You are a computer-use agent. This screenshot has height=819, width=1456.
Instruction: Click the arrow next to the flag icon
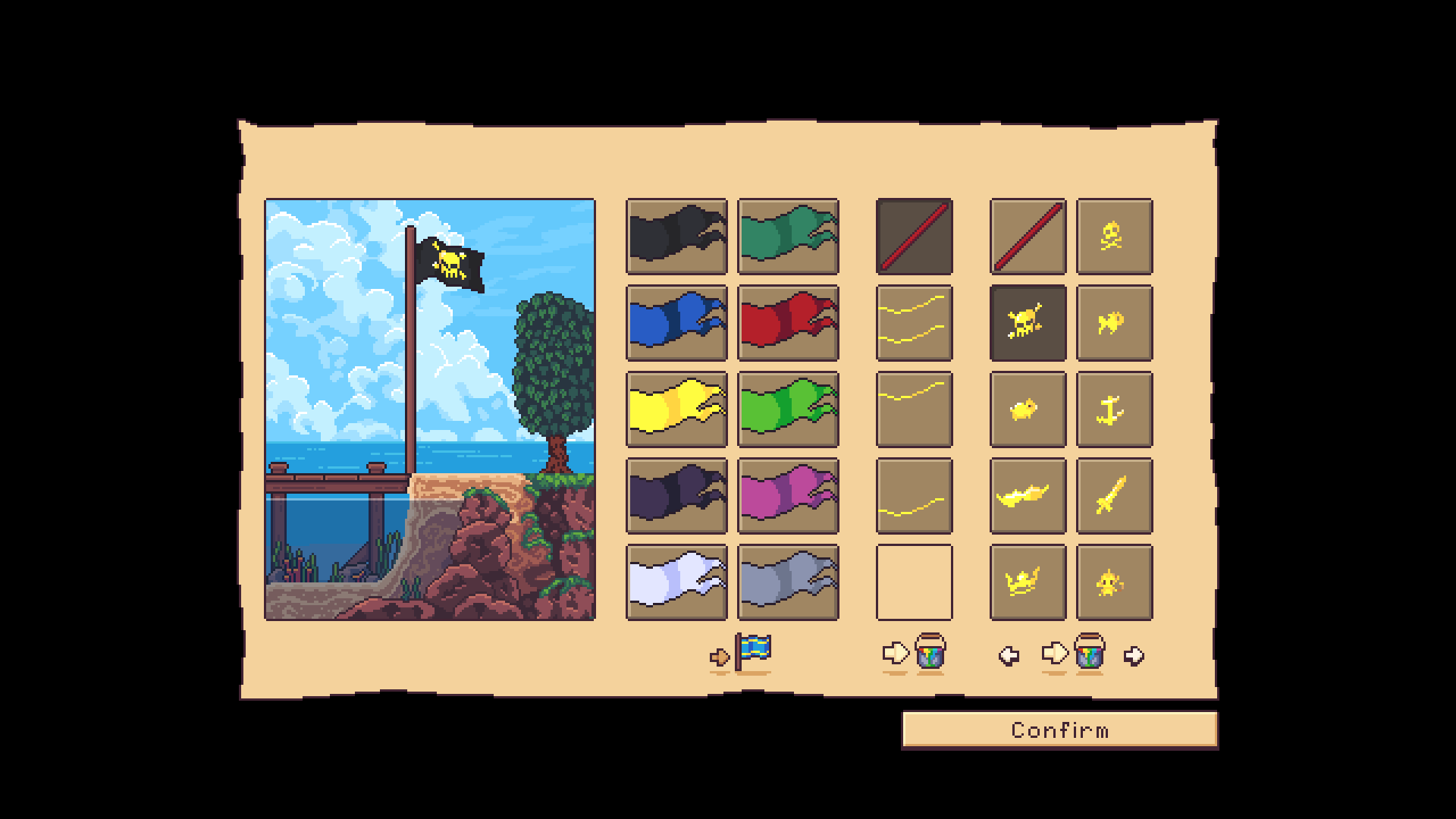click(x=719, y=657)
